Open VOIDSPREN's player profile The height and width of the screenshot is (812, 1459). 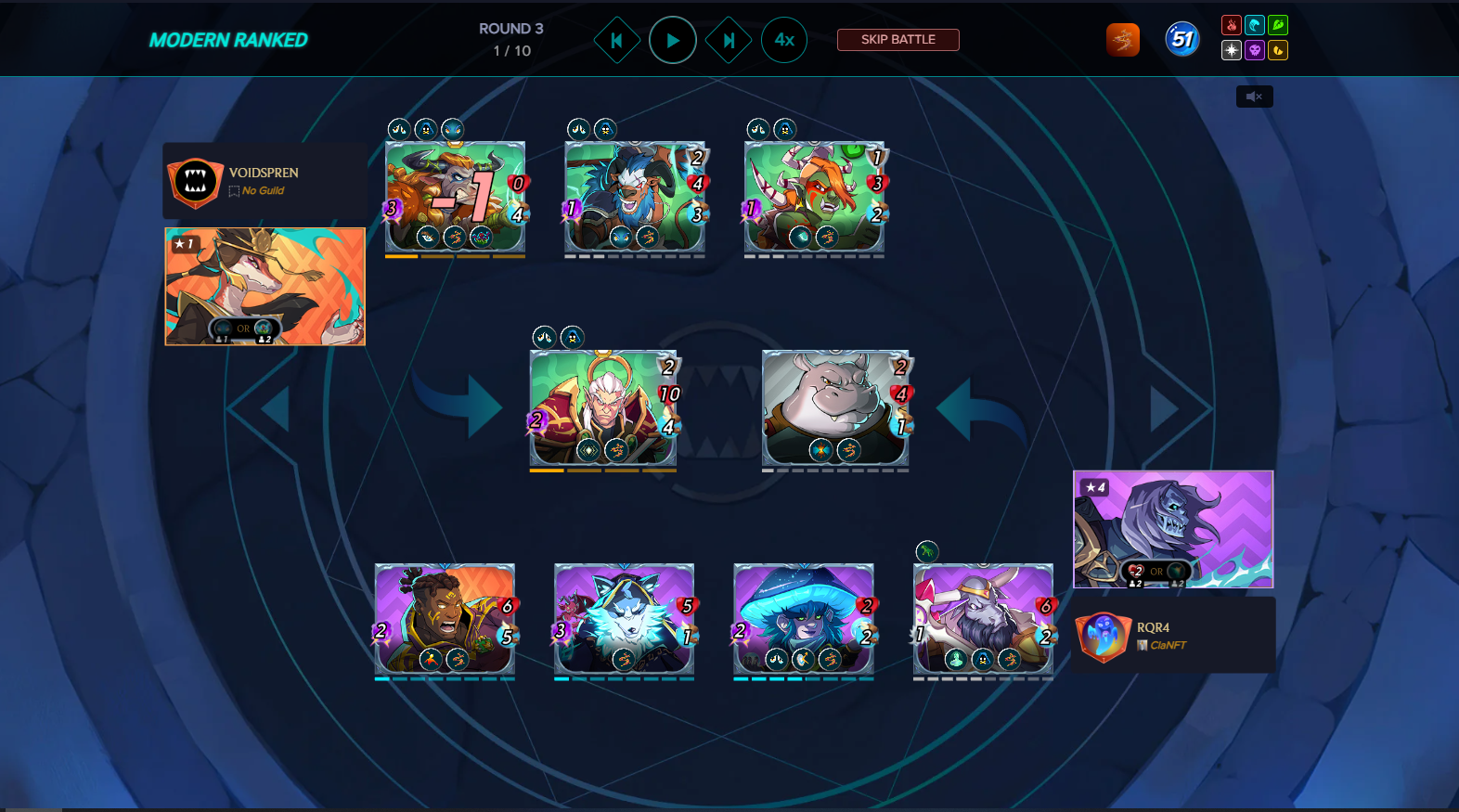tap(263, 173)
